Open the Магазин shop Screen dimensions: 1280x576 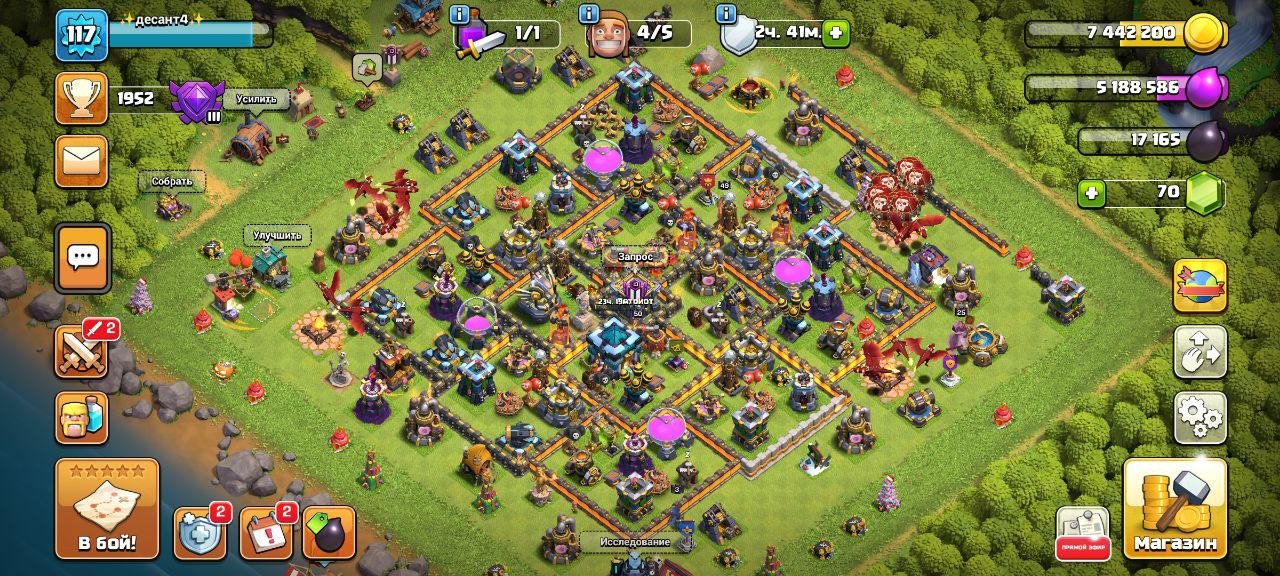(x=1175, y=508)
